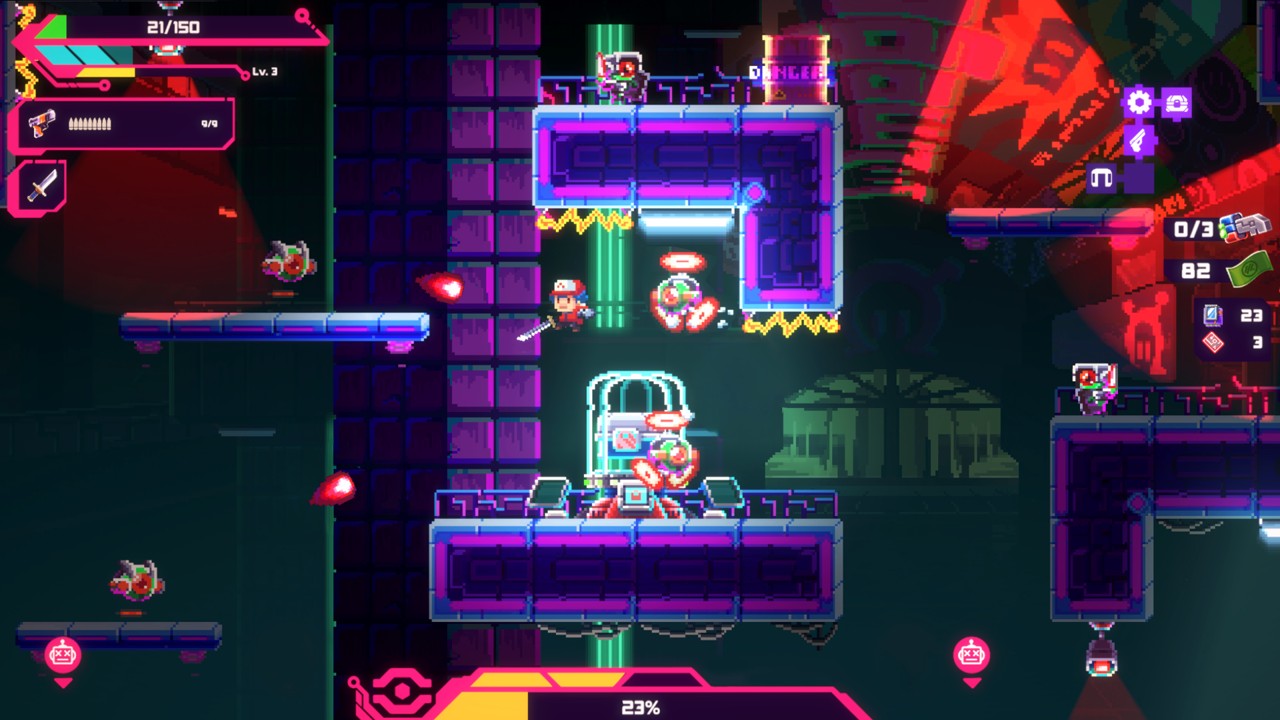
Task: Click the purple jetpack icon below the gun
Action: [x=1137, y=178]
